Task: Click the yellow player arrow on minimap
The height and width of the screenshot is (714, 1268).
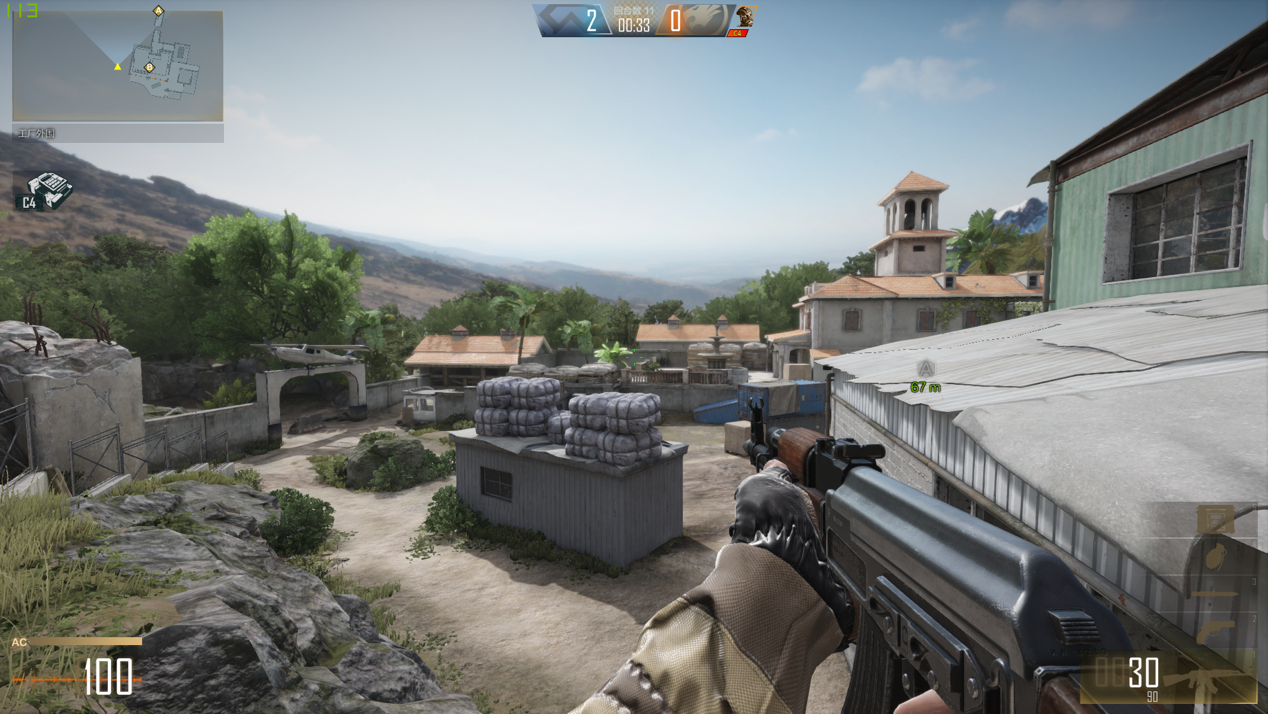Action: coord(118,66)
